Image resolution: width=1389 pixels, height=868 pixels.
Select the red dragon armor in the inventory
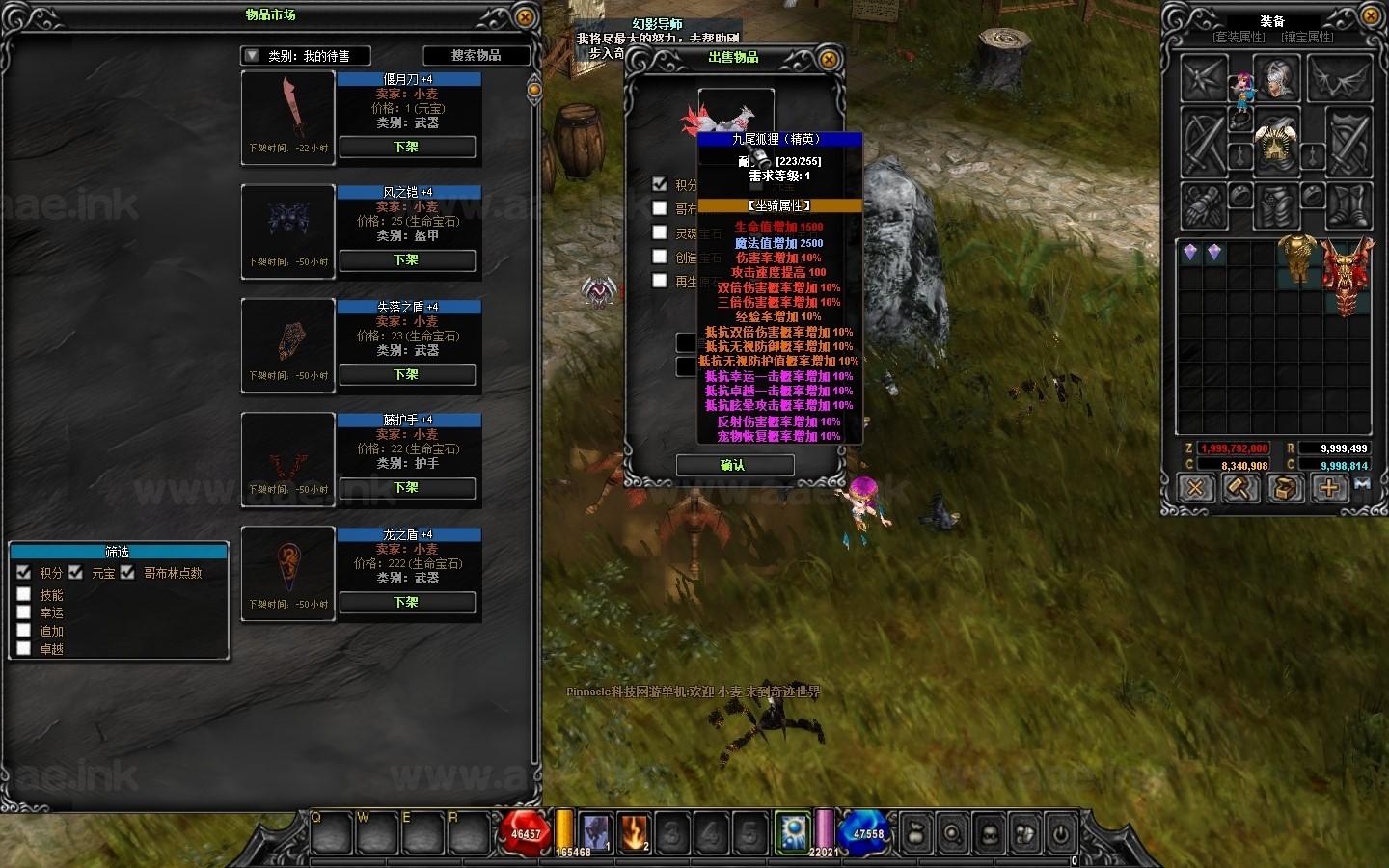pyautogui.click(x=1346, y=275)
